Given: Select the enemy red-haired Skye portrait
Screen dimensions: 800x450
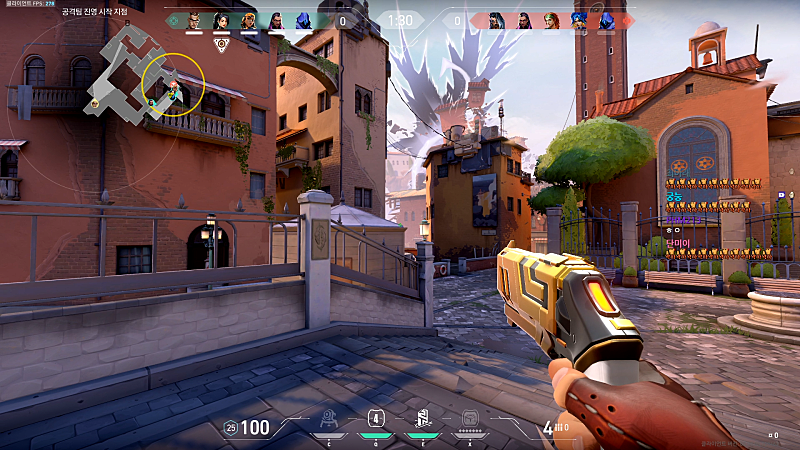Looking at the screenshot, I should click(551, 20).
